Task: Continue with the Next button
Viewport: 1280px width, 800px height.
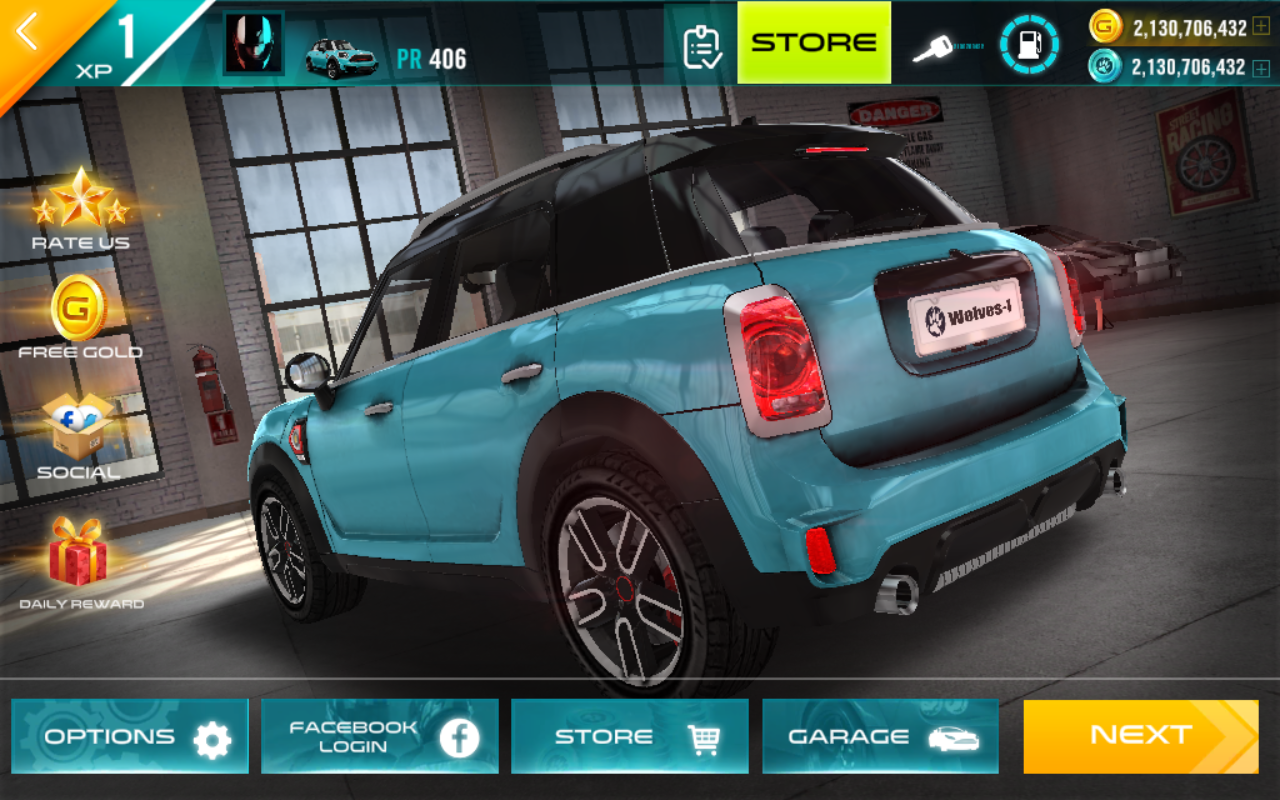Action: coord(1140,737)
